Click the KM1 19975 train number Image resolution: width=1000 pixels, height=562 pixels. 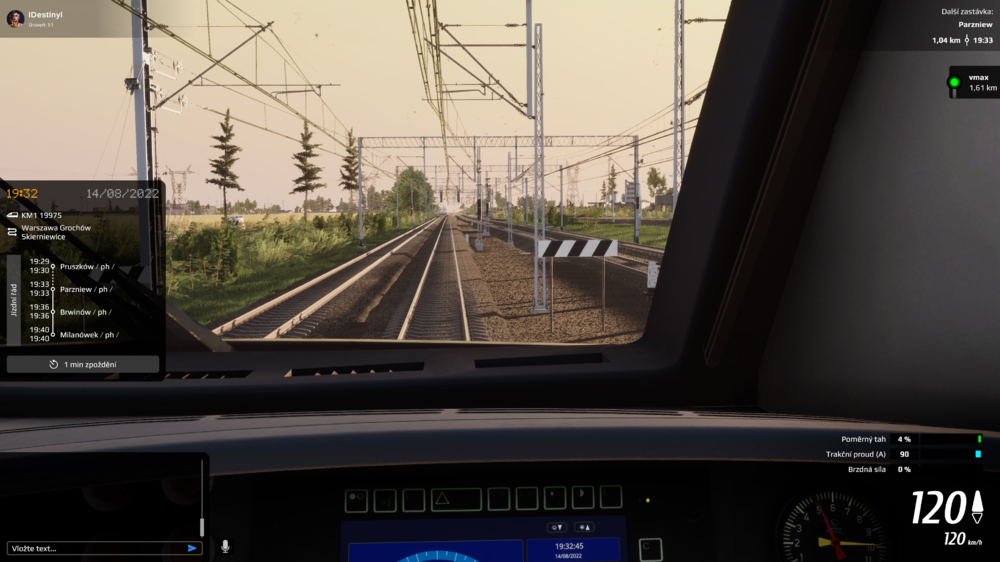[x=41, y=215]
